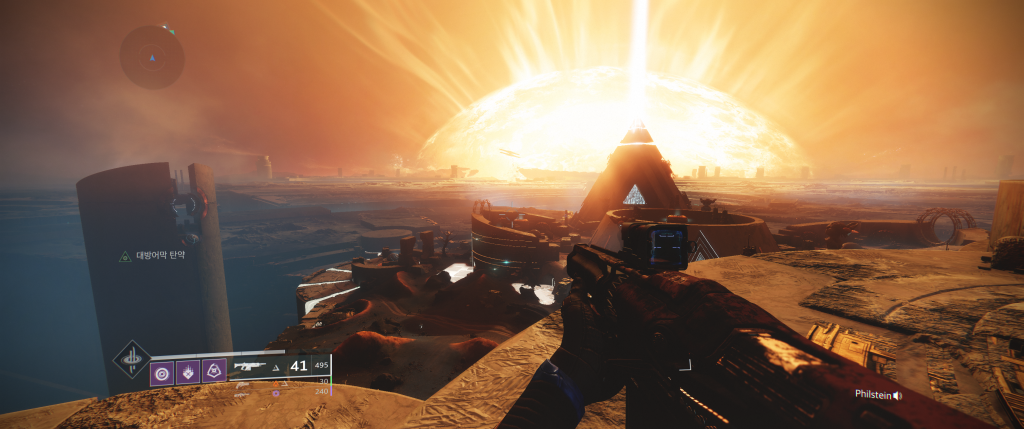
Task: Use the purple melee ability icon
Action: click(187, 372)
